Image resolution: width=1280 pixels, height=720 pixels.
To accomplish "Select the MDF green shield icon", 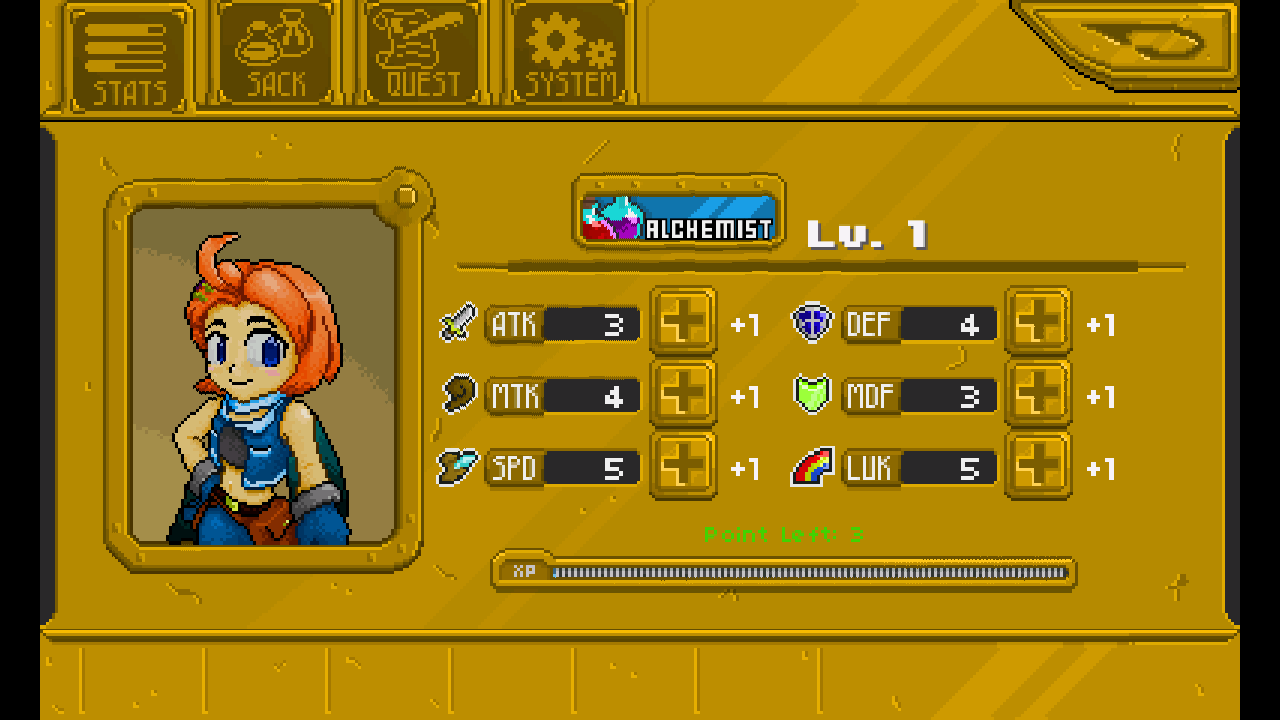I will tap(812, 394).
